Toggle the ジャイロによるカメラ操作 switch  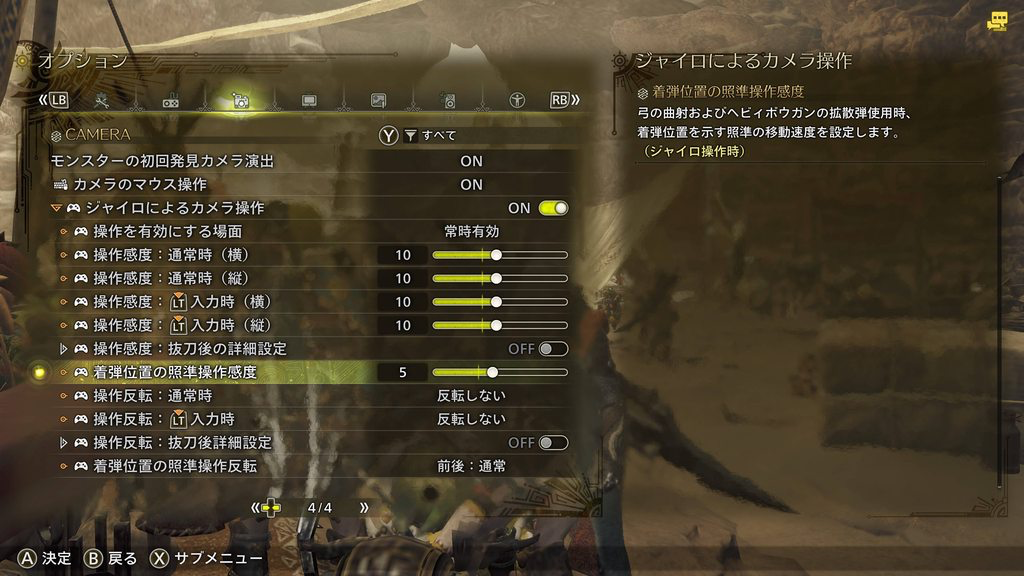pyautogui.click(x=553, y=208)
